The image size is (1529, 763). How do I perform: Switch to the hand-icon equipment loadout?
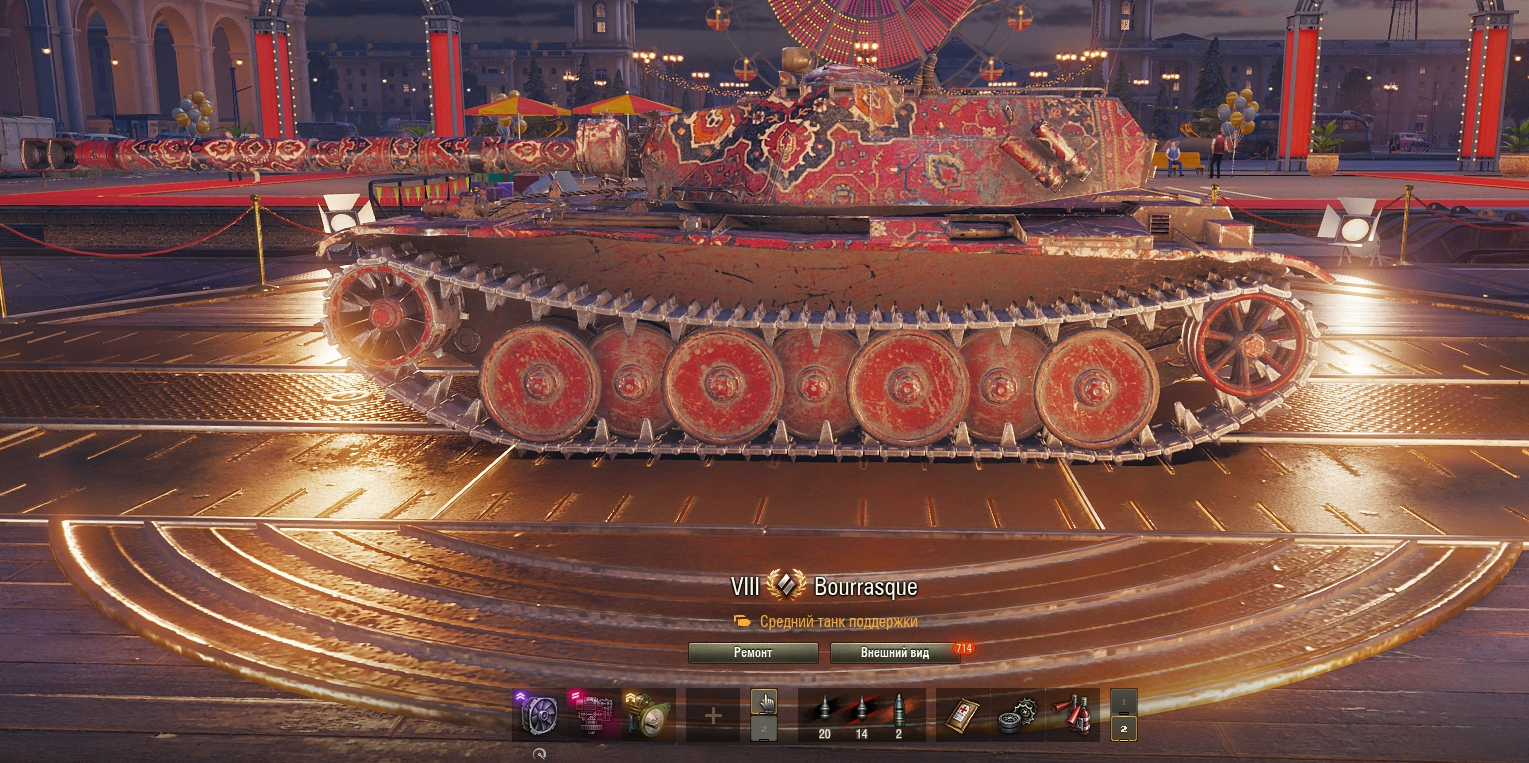(x=764, y=701)
